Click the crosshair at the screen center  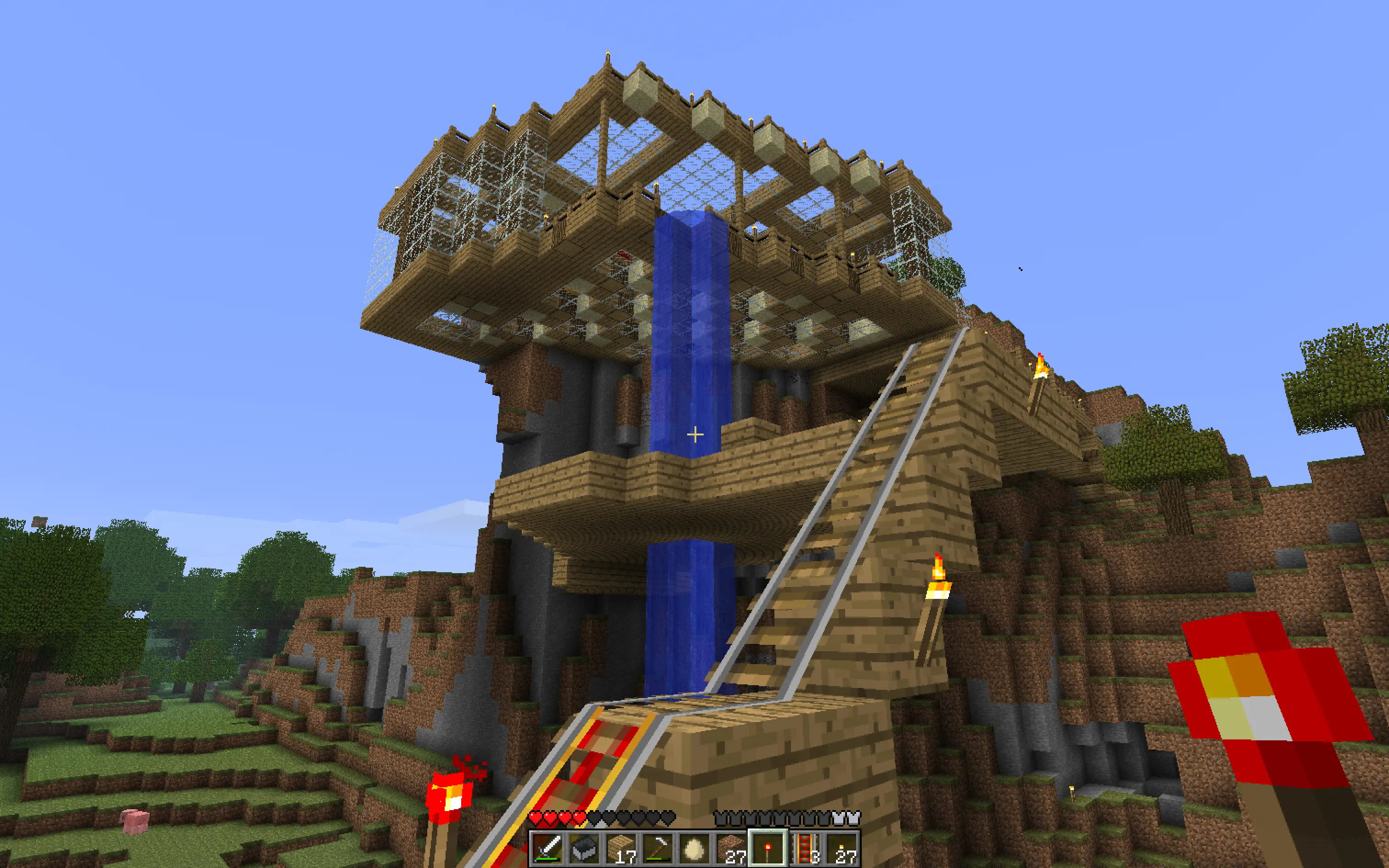(694, 434)
